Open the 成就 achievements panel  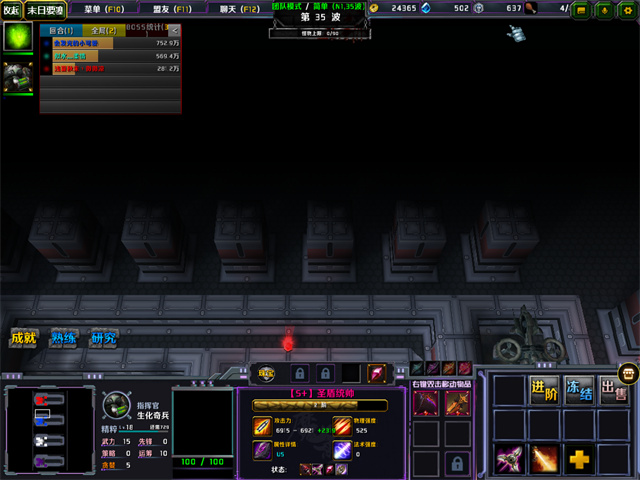click(23, 337)
